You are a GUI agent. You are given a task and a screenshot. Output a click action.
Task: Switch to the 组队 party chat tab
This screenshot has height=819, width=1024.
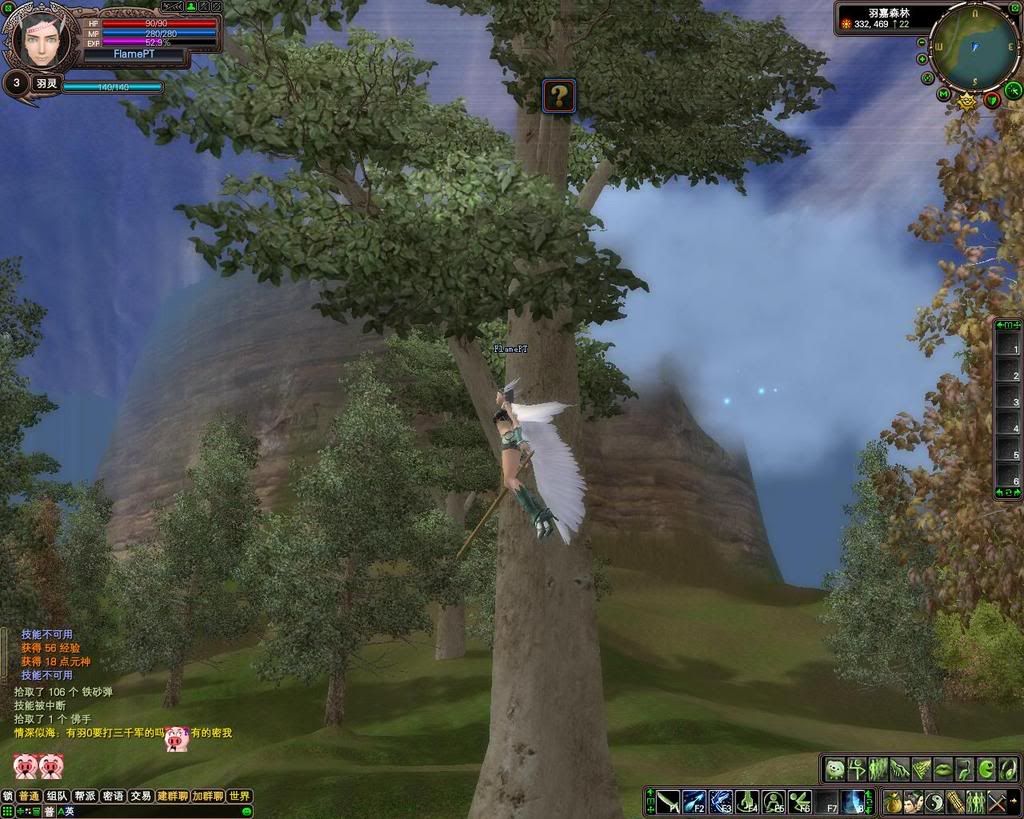coord(57,796)
